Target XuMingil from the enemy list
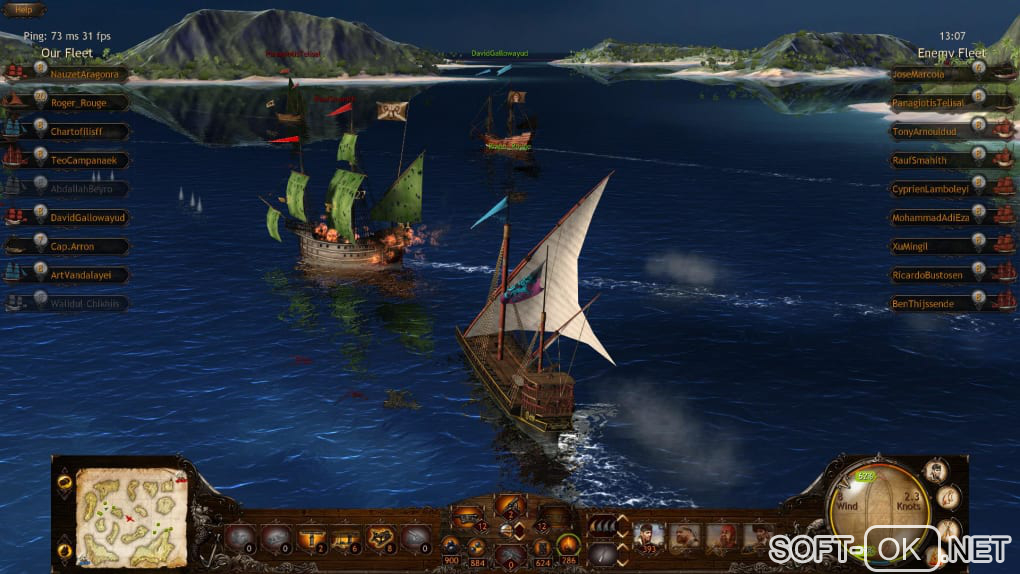Viewport: 1020px width, 574px height. click(917, 246)
